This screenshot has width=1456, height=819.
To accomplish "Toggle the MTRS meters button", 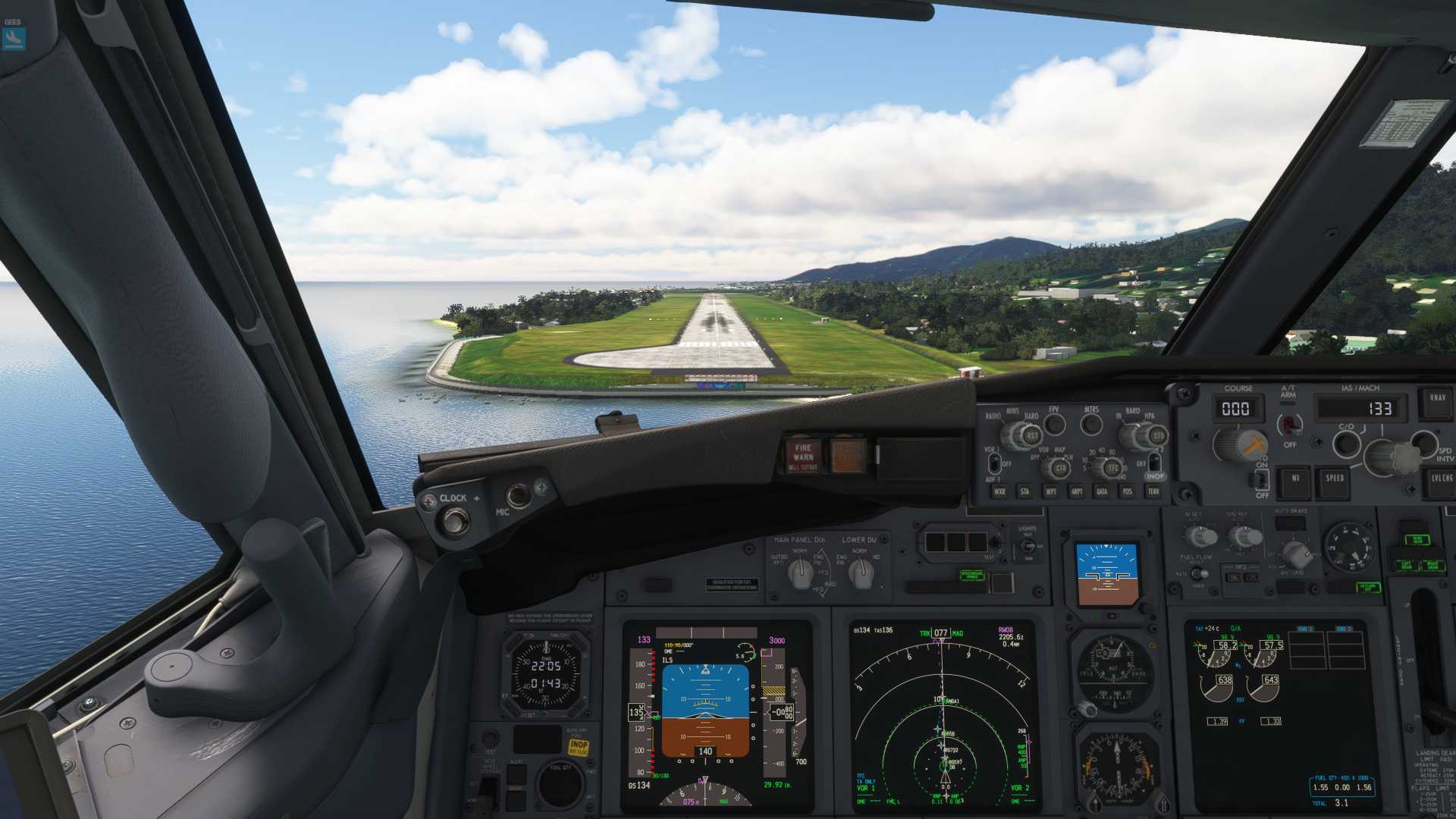I will (1091, 424).
